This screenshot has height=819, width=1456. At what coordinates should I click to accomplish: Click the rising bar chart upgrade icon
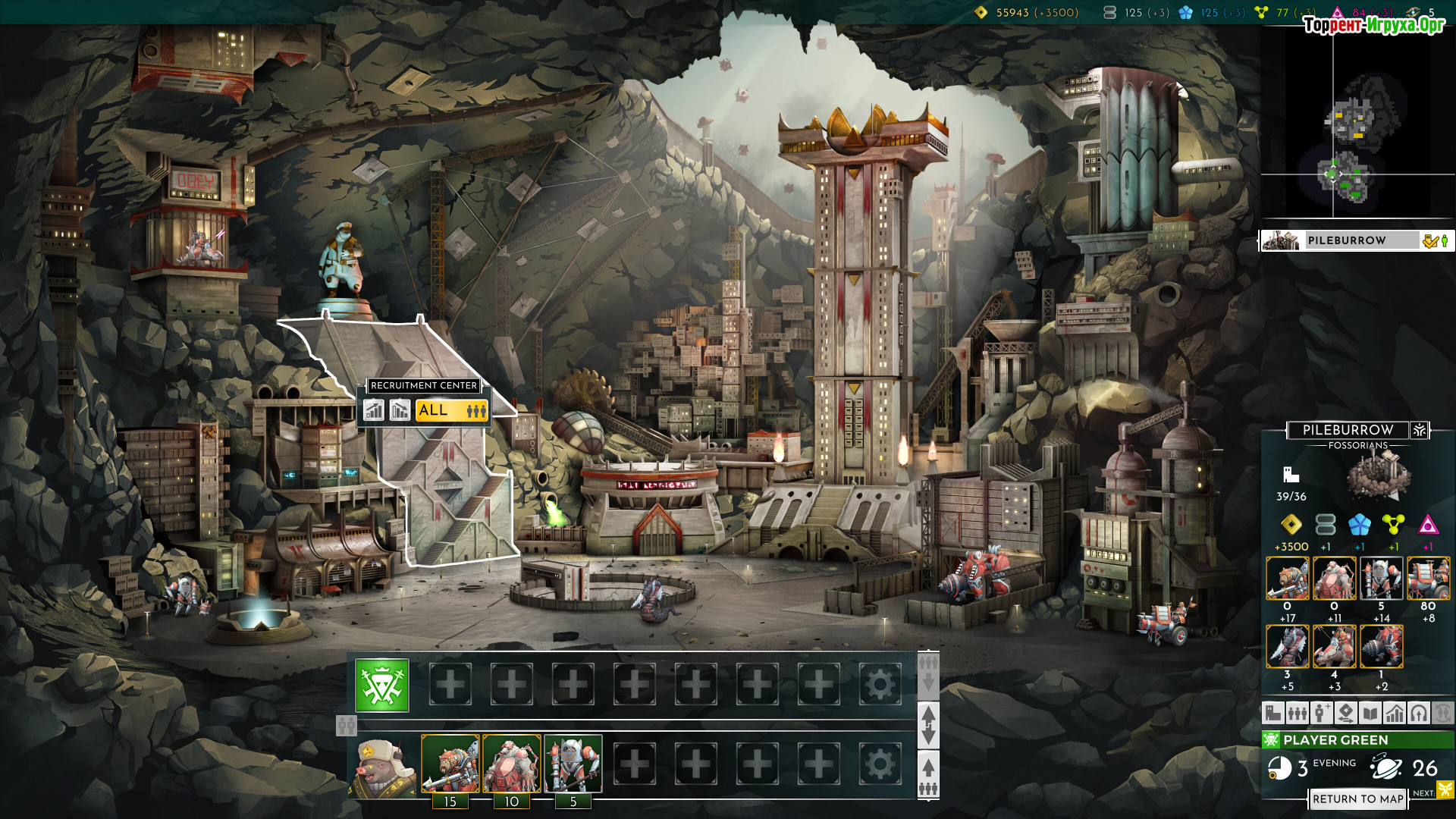pyautogui.click(x=373, y=410)
